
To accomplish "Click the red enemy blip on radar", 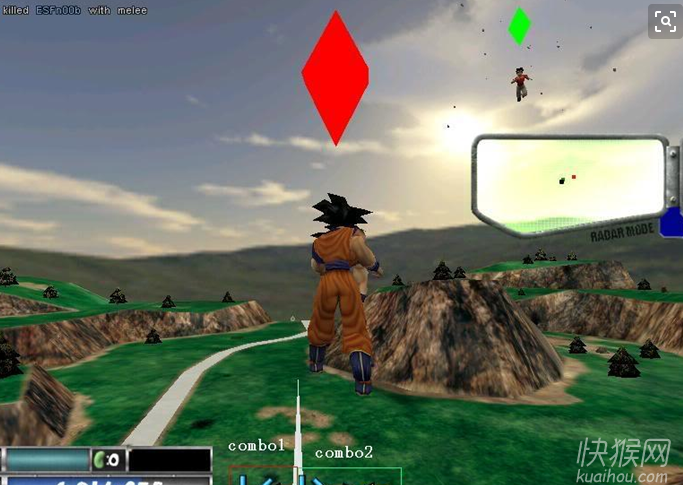I will [573, 177].
